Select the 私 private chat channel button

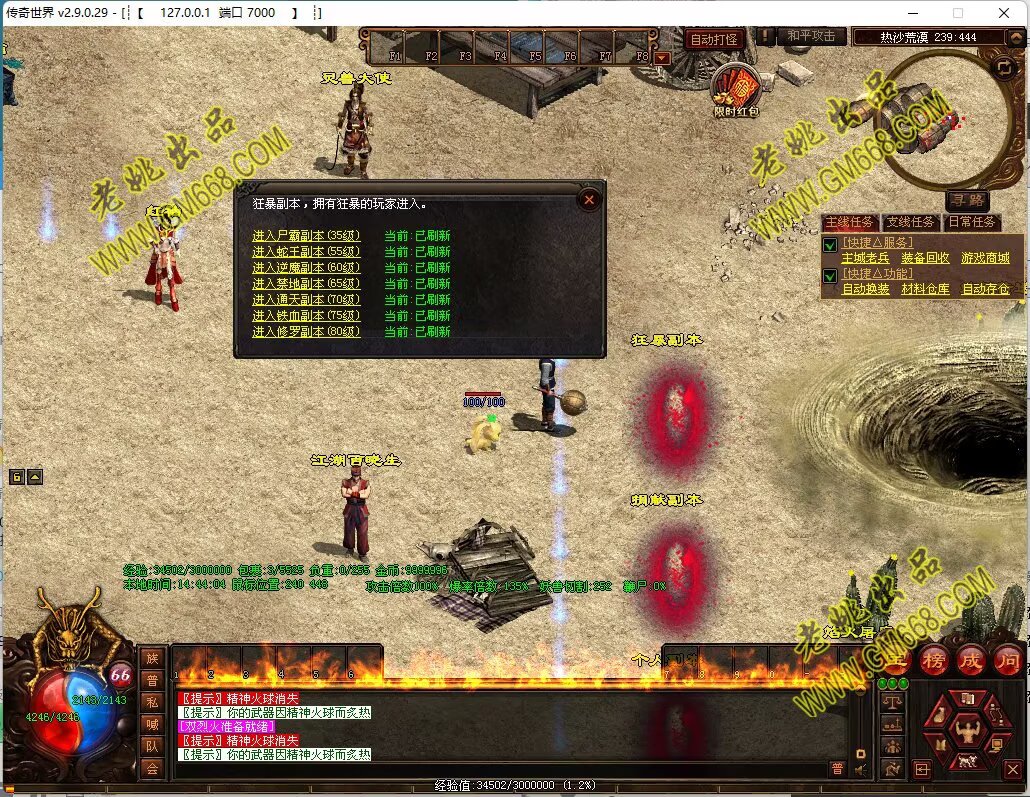pyautogui.click(x=152, y=701)
